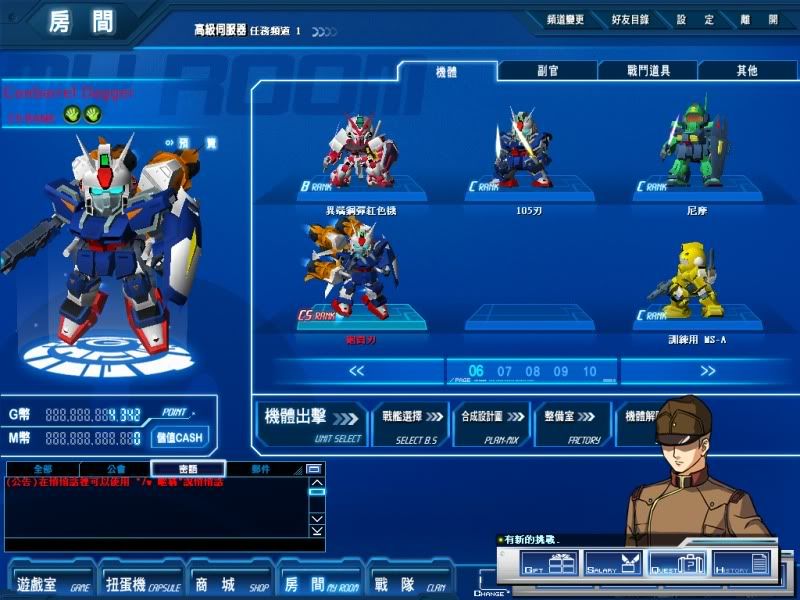Select the 其他 tab
The height and width of the screenshot is (600, 800).
pos(746,71)
